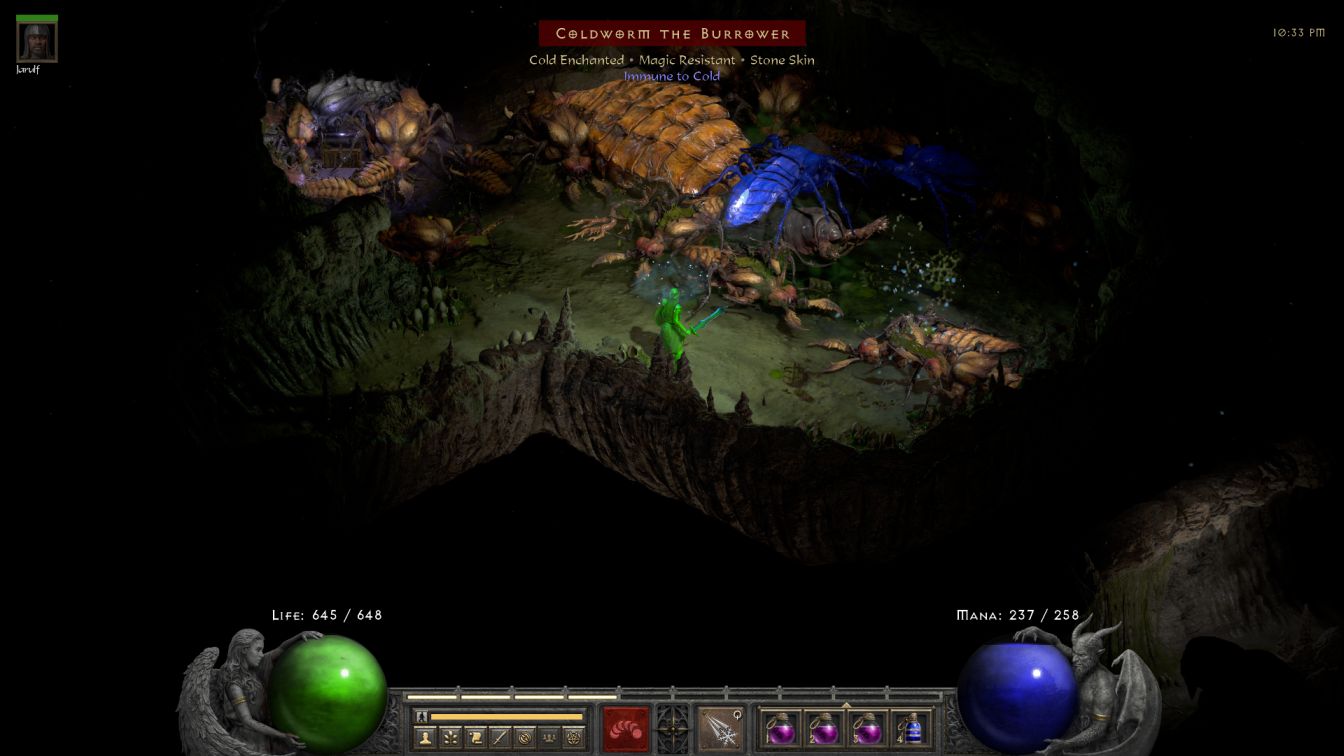Toggle the run/walk figure button

pos(422,716)
